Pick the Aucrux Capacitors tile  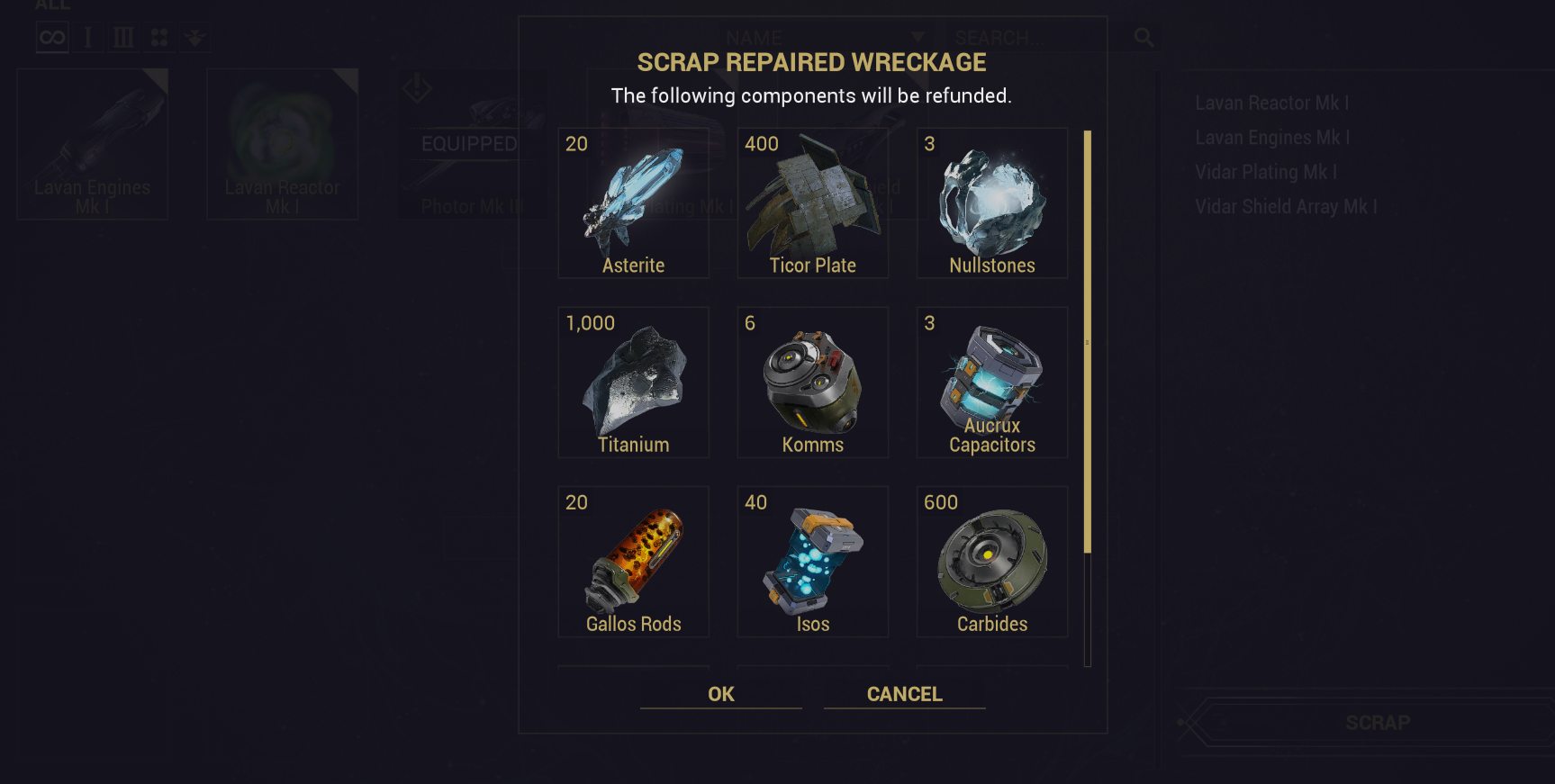(x=992, y=383)
